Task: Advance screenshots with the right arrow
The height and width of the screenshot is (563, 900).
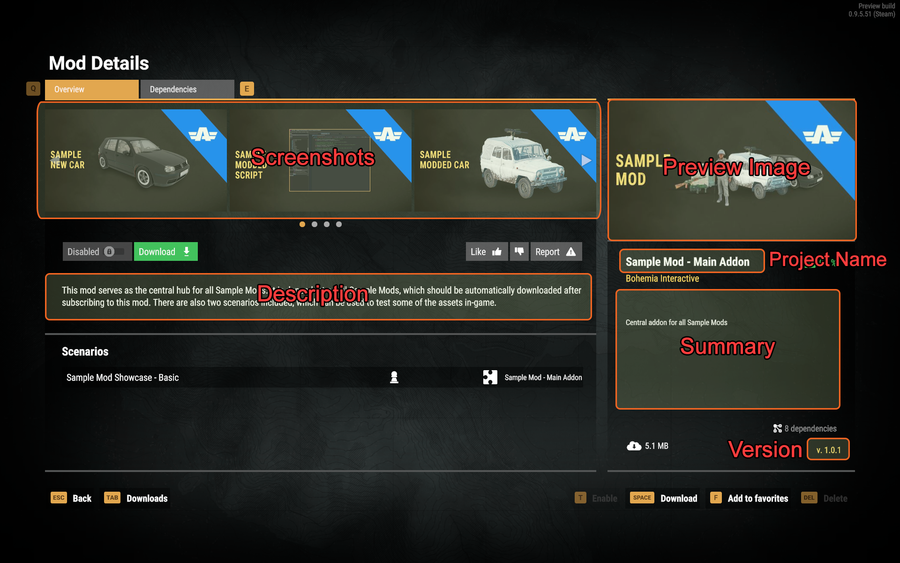Action: [x=586, y=160]
